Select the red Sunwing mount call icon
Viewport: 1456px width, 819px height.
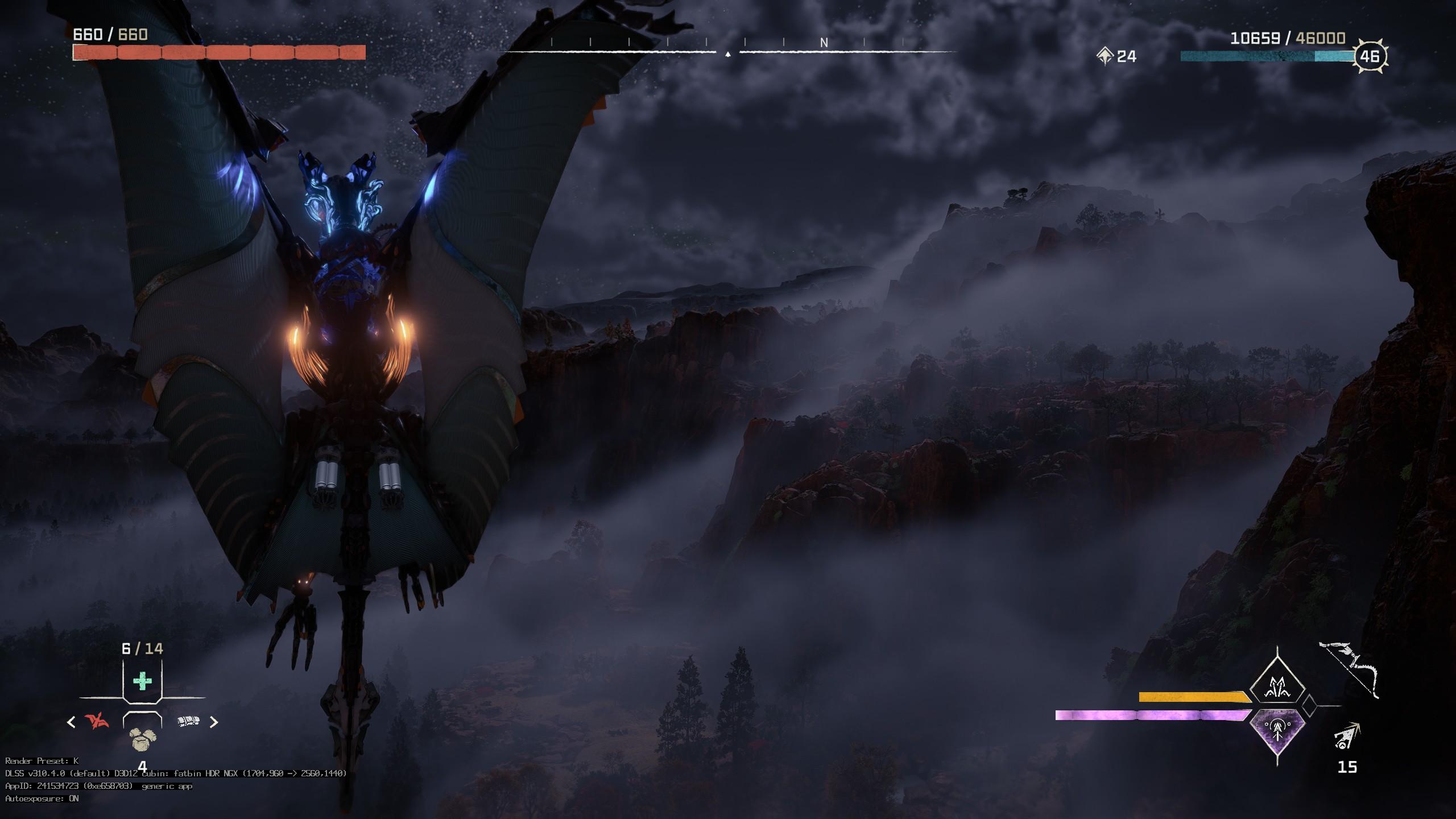coord(97,721)
